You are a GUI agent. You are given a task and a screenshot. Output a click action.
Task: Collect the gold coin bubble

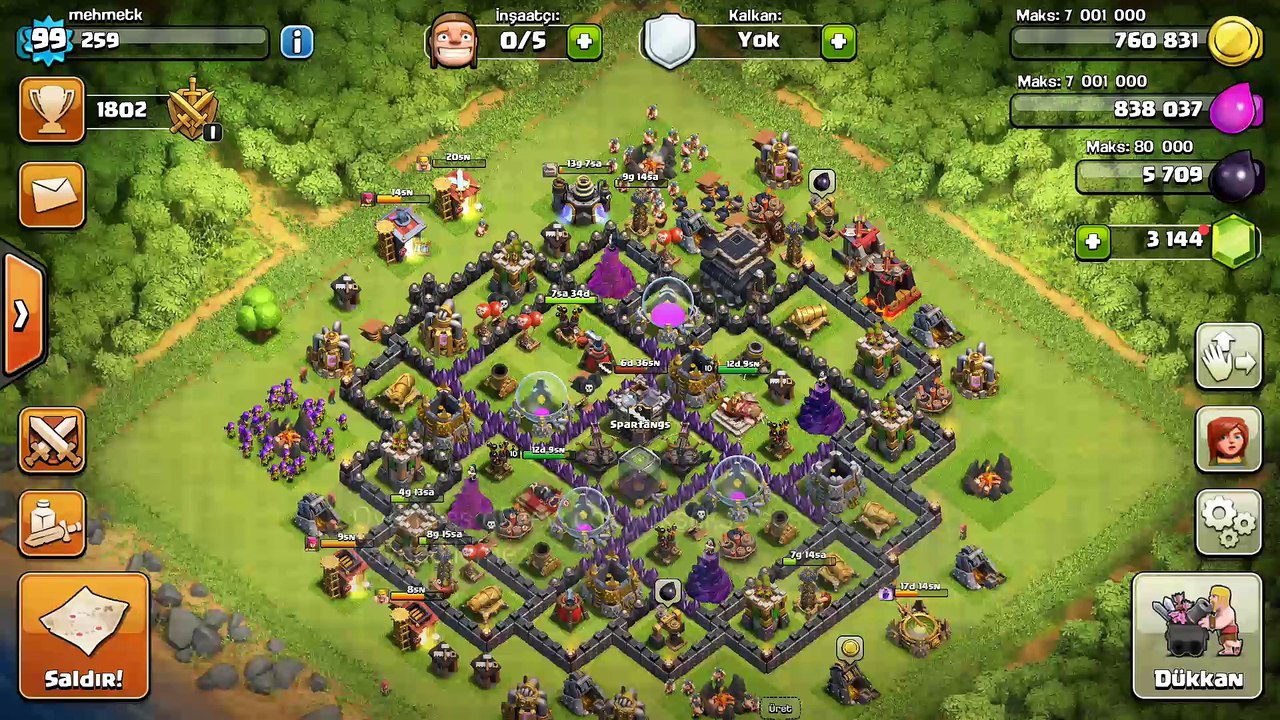click(x=850, y=649)
